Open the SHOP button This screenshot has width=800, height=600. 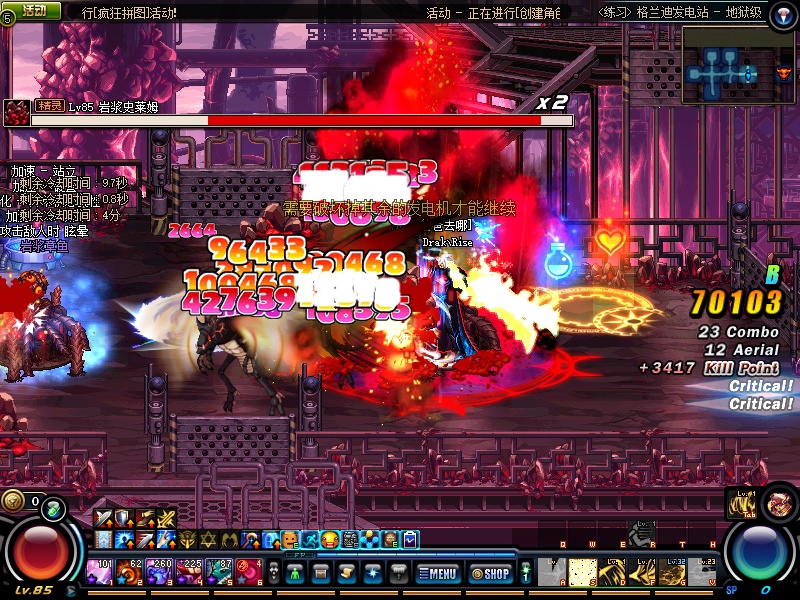(x=490, y=573)
